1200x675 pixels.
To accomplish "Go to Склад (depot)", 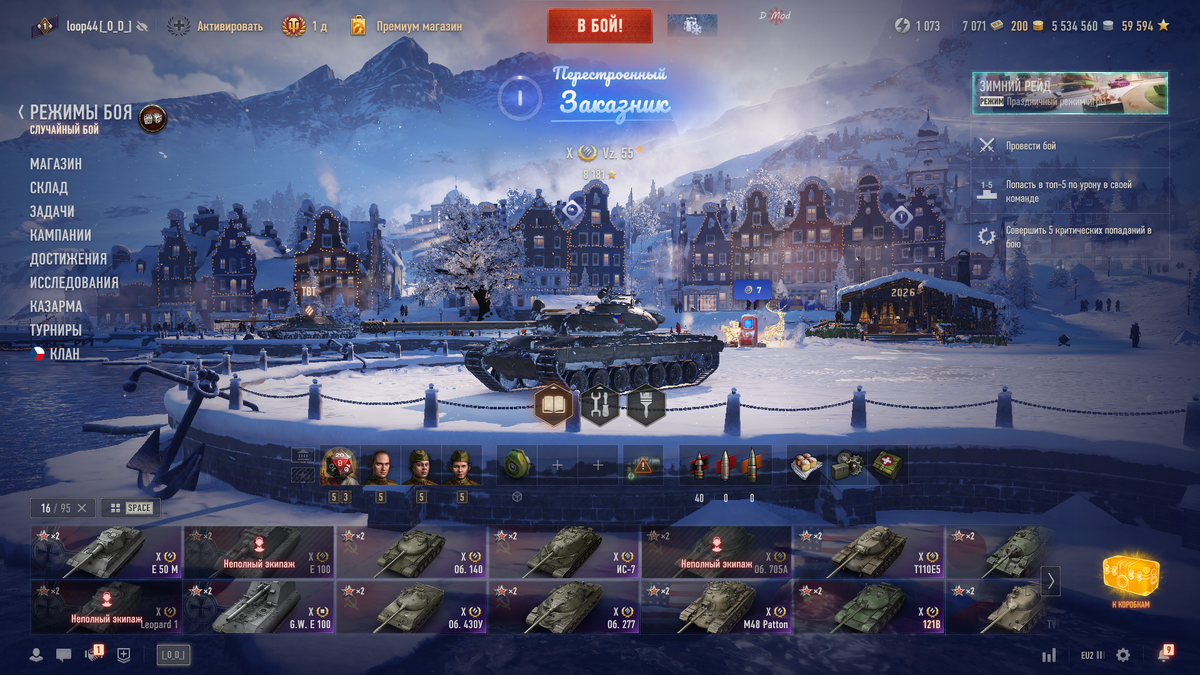I will [x=49, y=188].
